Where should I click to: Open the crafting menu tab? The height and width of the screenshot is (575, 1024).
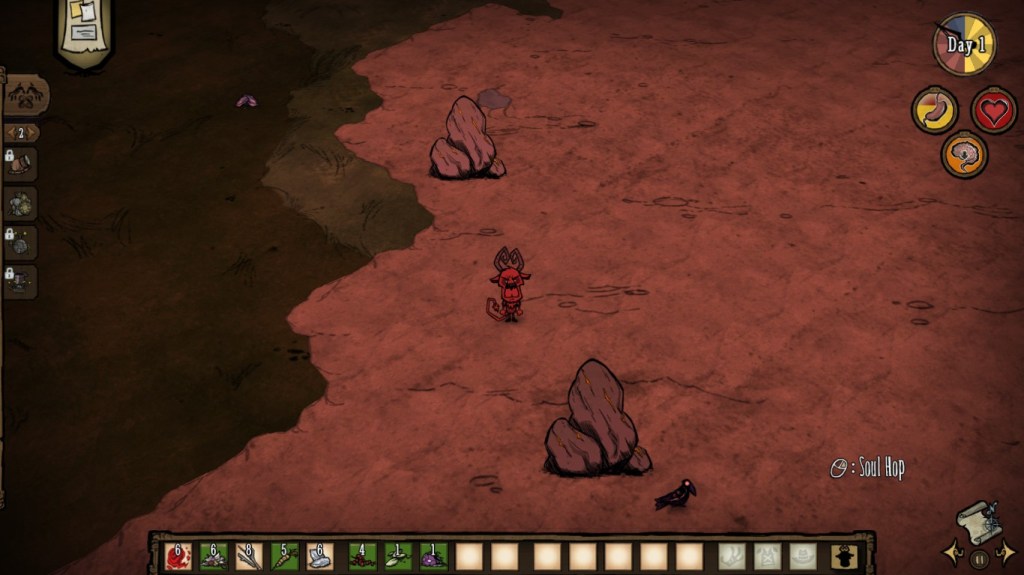[24, 97]
